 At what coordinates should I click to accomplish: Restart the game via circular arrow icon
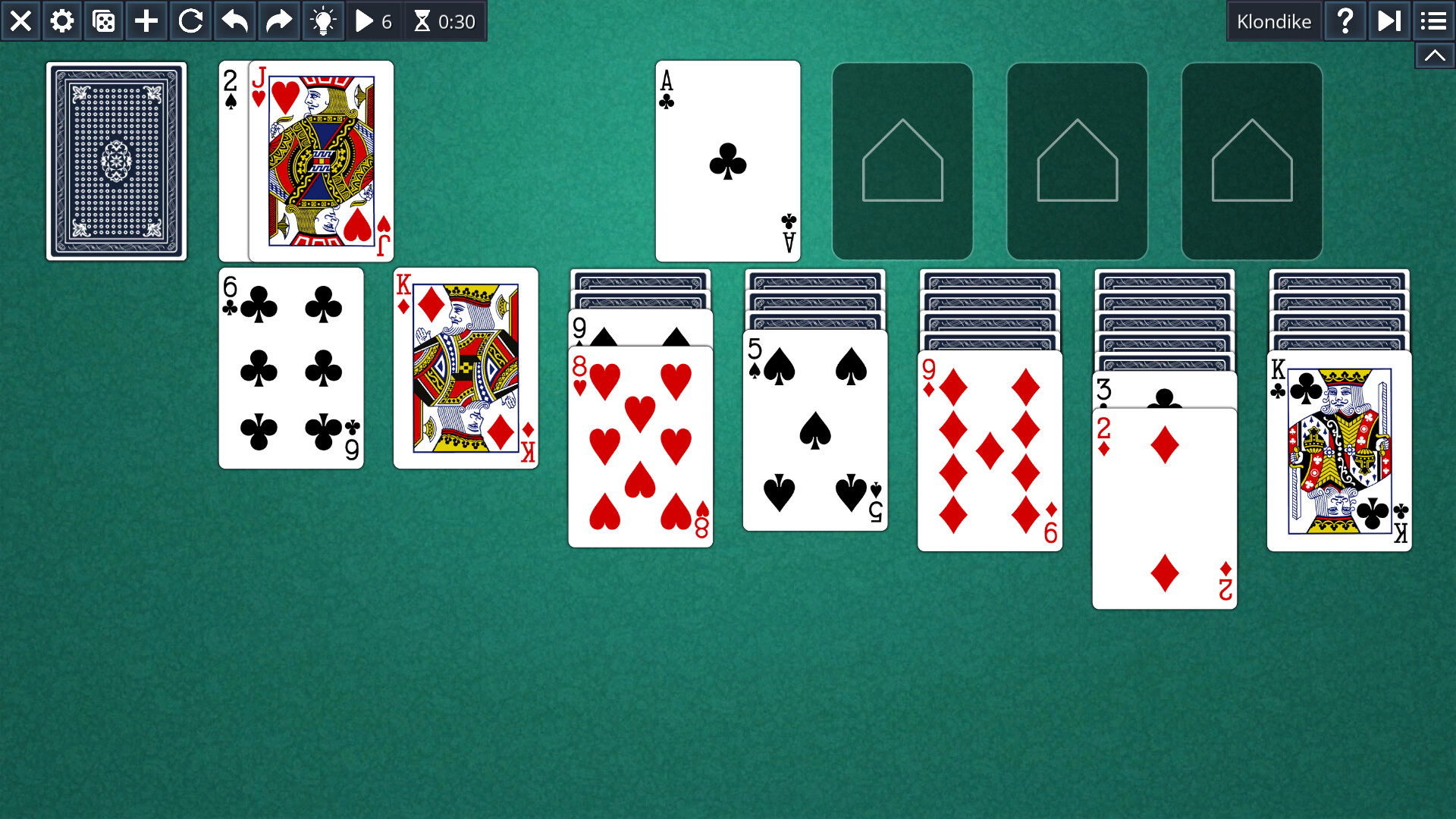pos(190,20)
